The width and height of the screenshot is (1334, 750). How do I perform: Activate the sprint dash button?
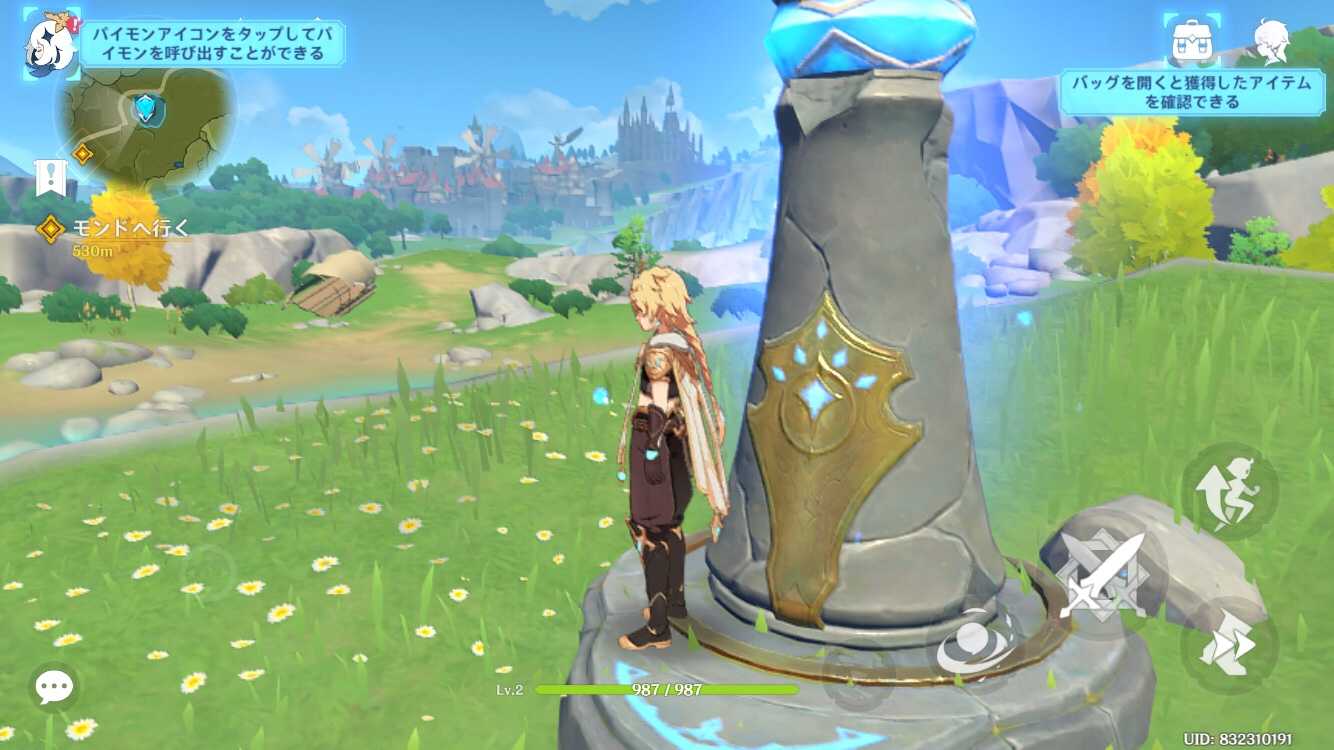(x=1229, y=646)
